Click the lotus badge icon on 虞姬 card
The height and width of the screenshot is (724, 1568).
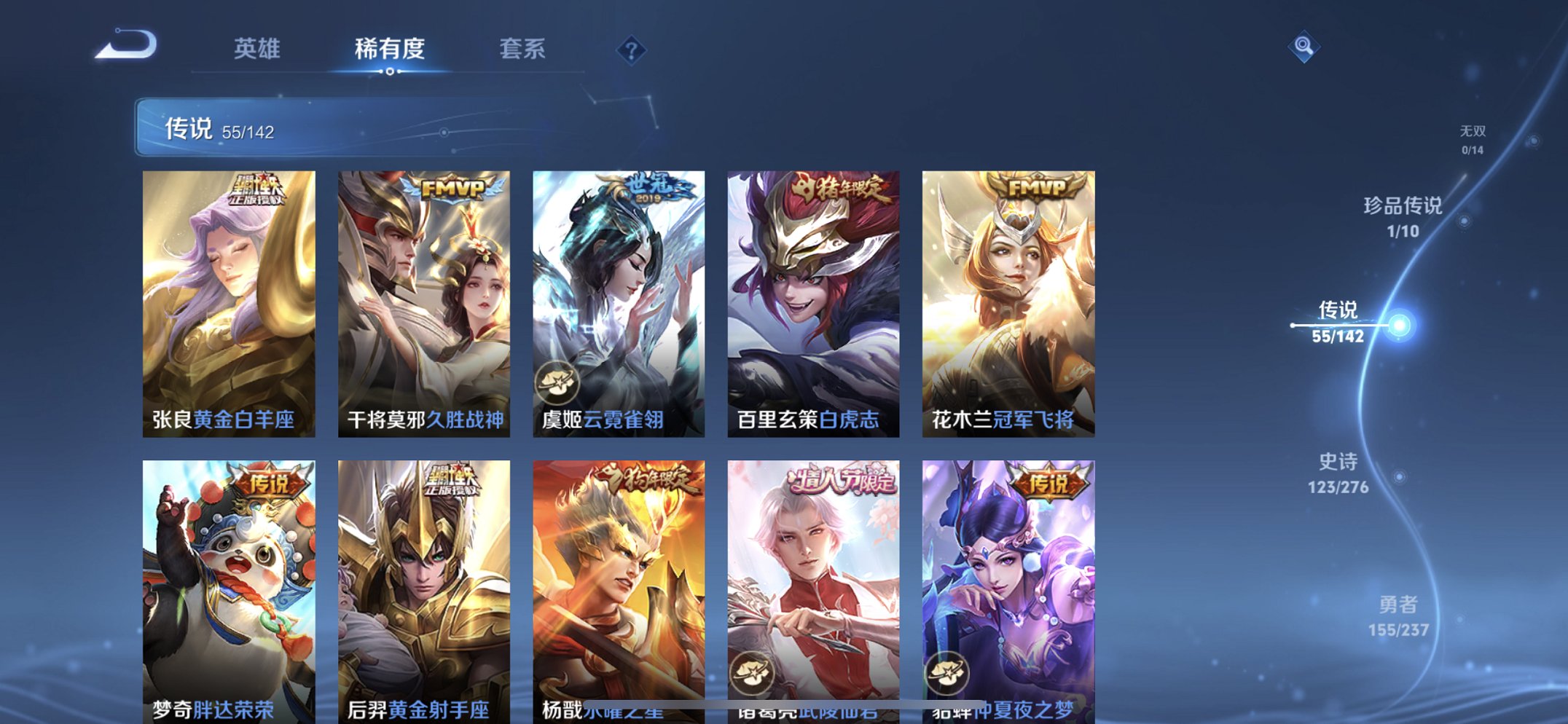(x=557, y=381)
